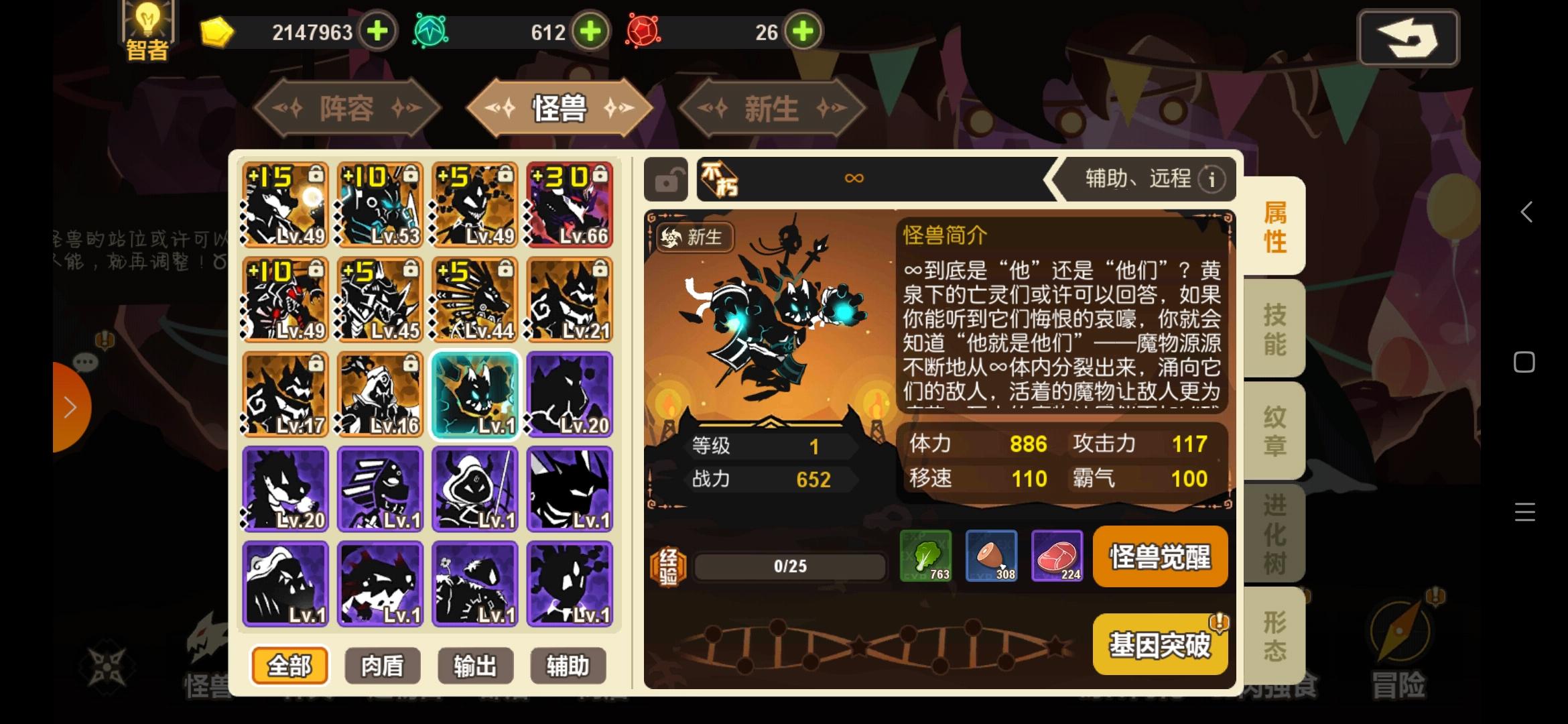Toggle the lock beside the monster name ∞
The width and height of the screenshot is (1568, 724).
pos(666,179)
